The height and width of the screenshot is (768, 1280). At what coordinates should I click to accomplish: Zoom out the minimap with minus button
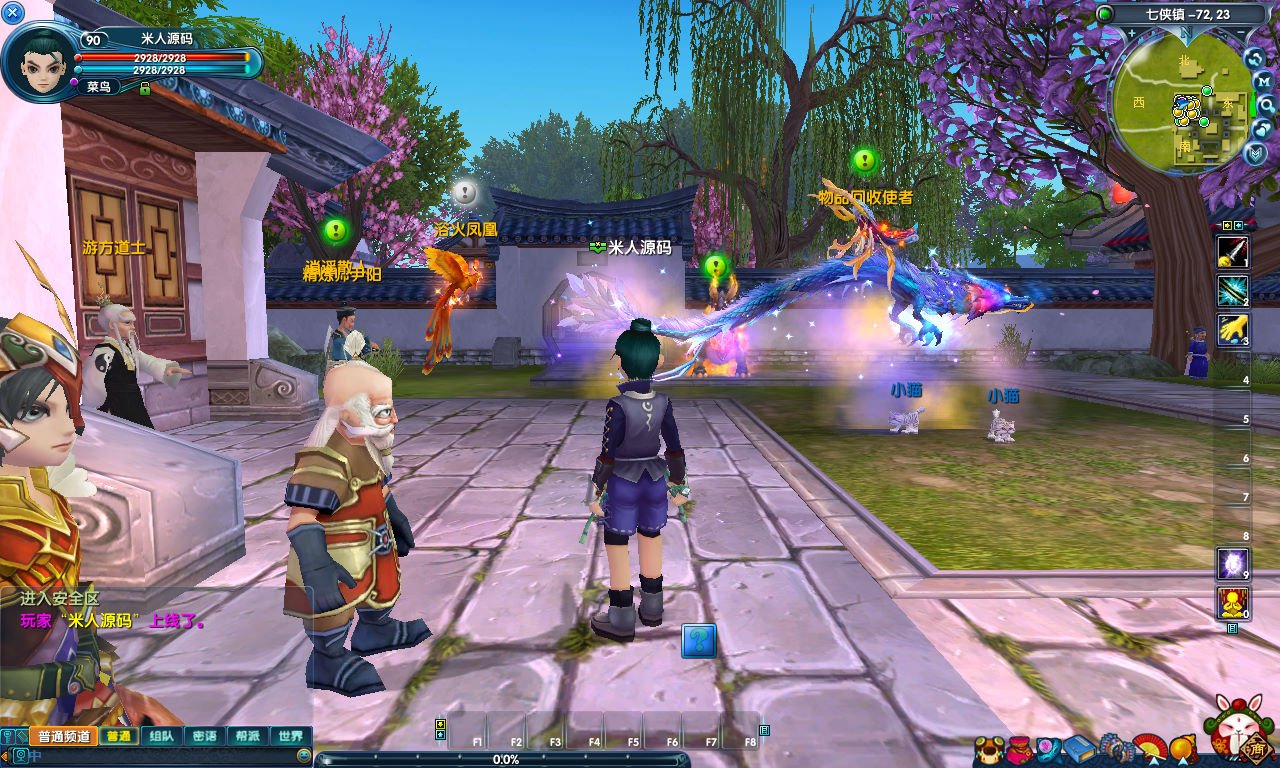coord(1242,32)
